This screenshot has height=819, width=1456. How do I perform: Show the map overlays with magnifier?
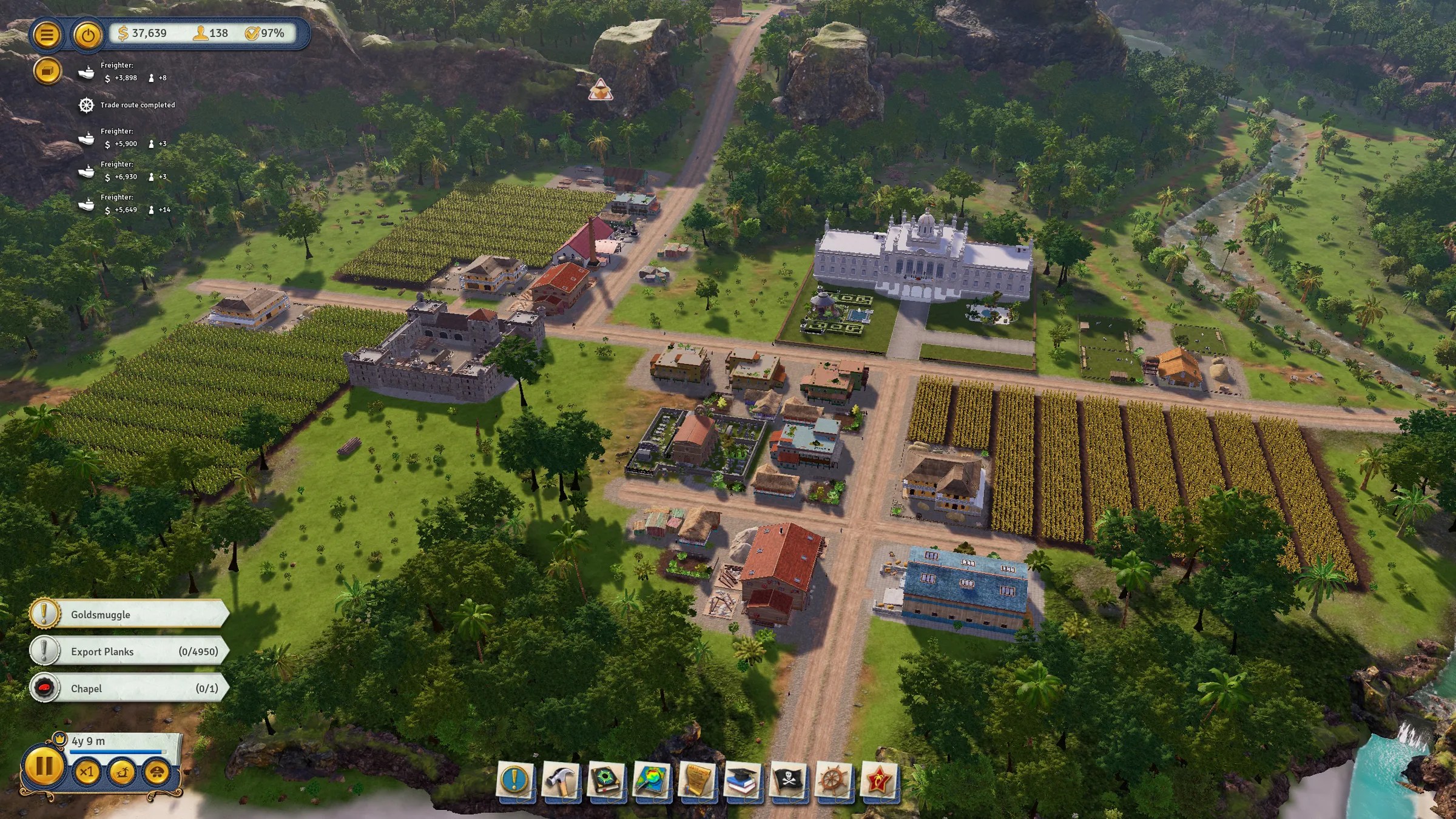pyautogui.click(x=651, y=779)
